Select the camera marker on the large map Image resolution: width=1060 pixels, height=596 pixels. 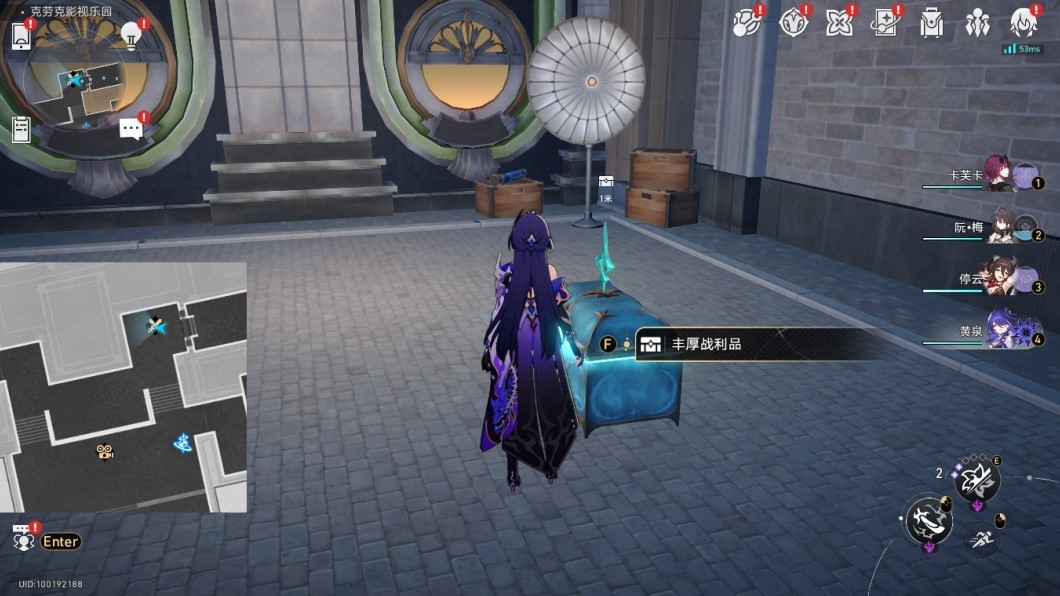click(x=104, y=451)
